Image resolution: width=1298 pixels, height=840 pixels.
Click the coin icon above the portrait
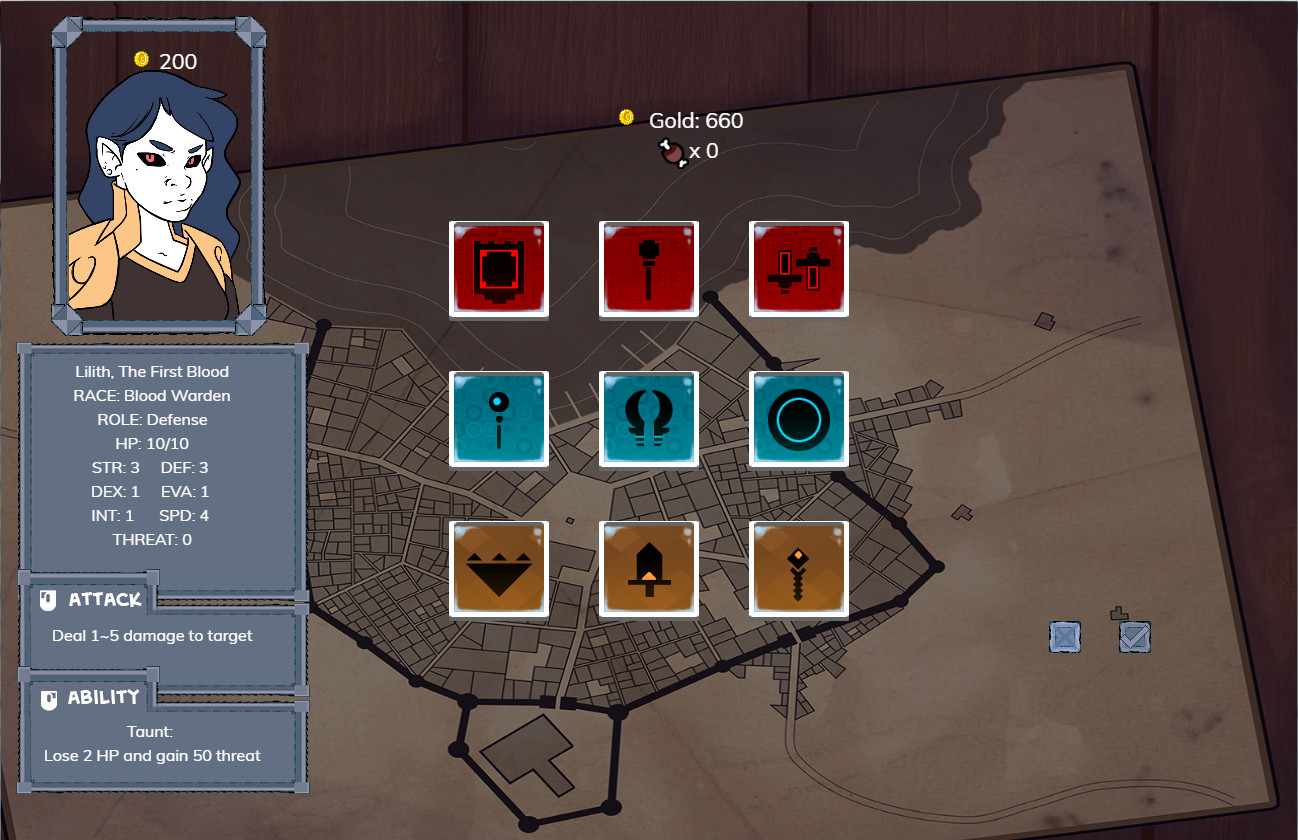[x=139, y=59]
